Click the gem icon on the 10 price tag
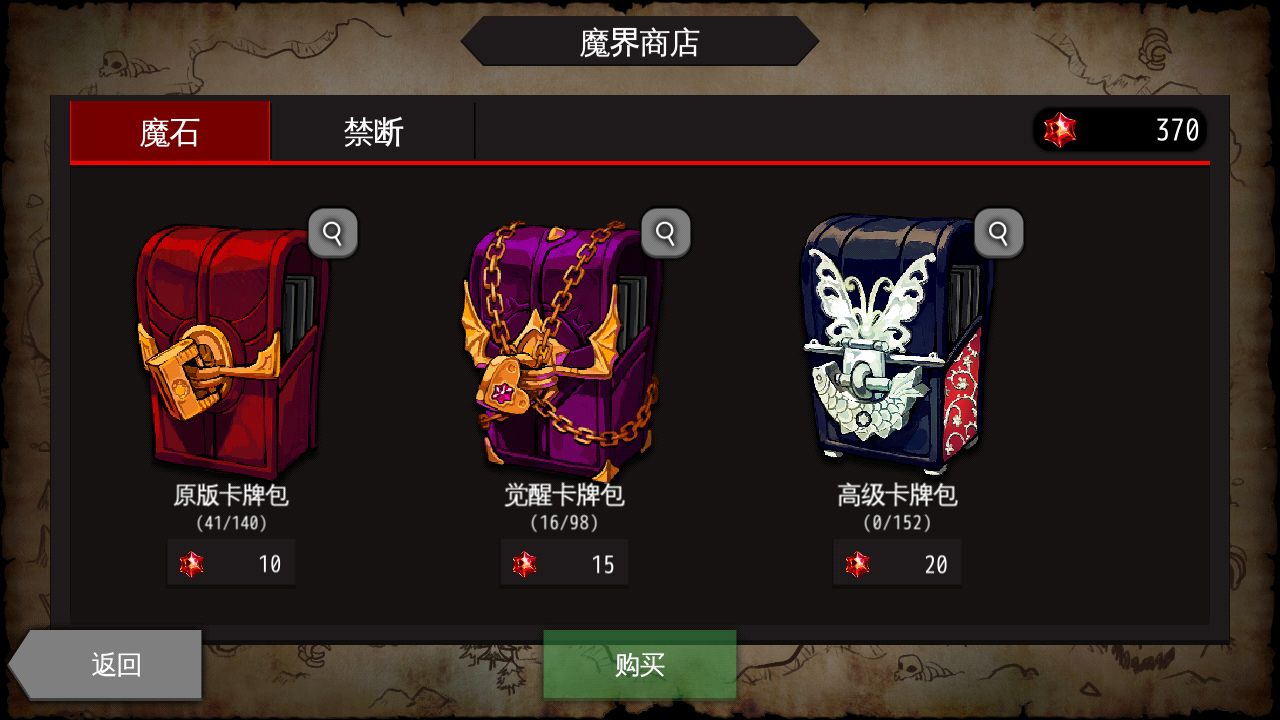1280x720 pixels. (x=193, y=563)
